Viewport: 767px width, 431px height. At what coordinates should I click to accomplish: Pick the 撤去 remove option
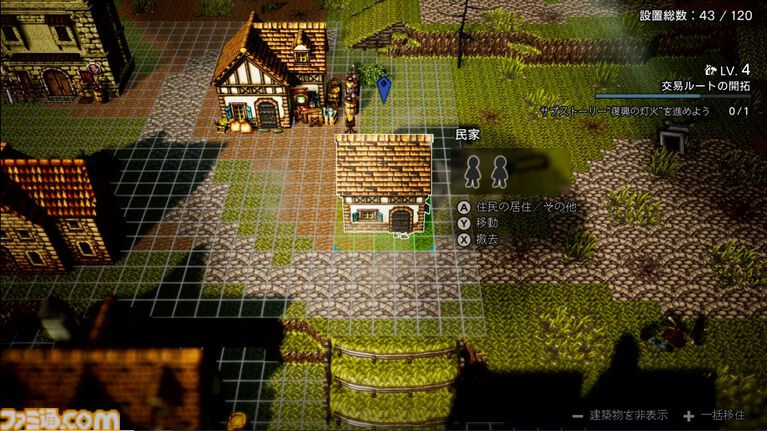(x=486, y=239)
